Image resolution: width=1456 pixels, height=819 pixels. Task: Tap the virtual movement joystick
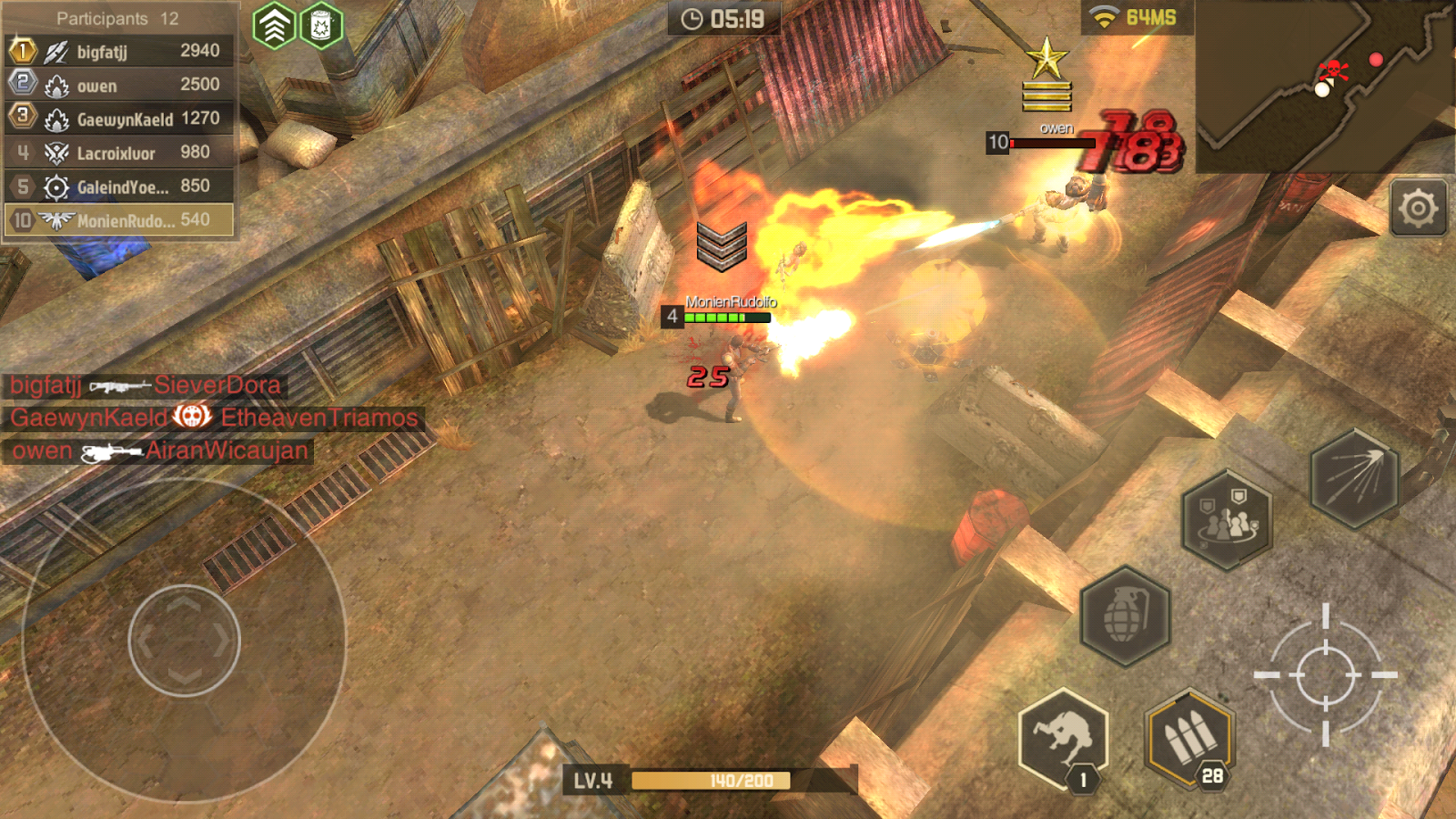click(x=184, y=641)
